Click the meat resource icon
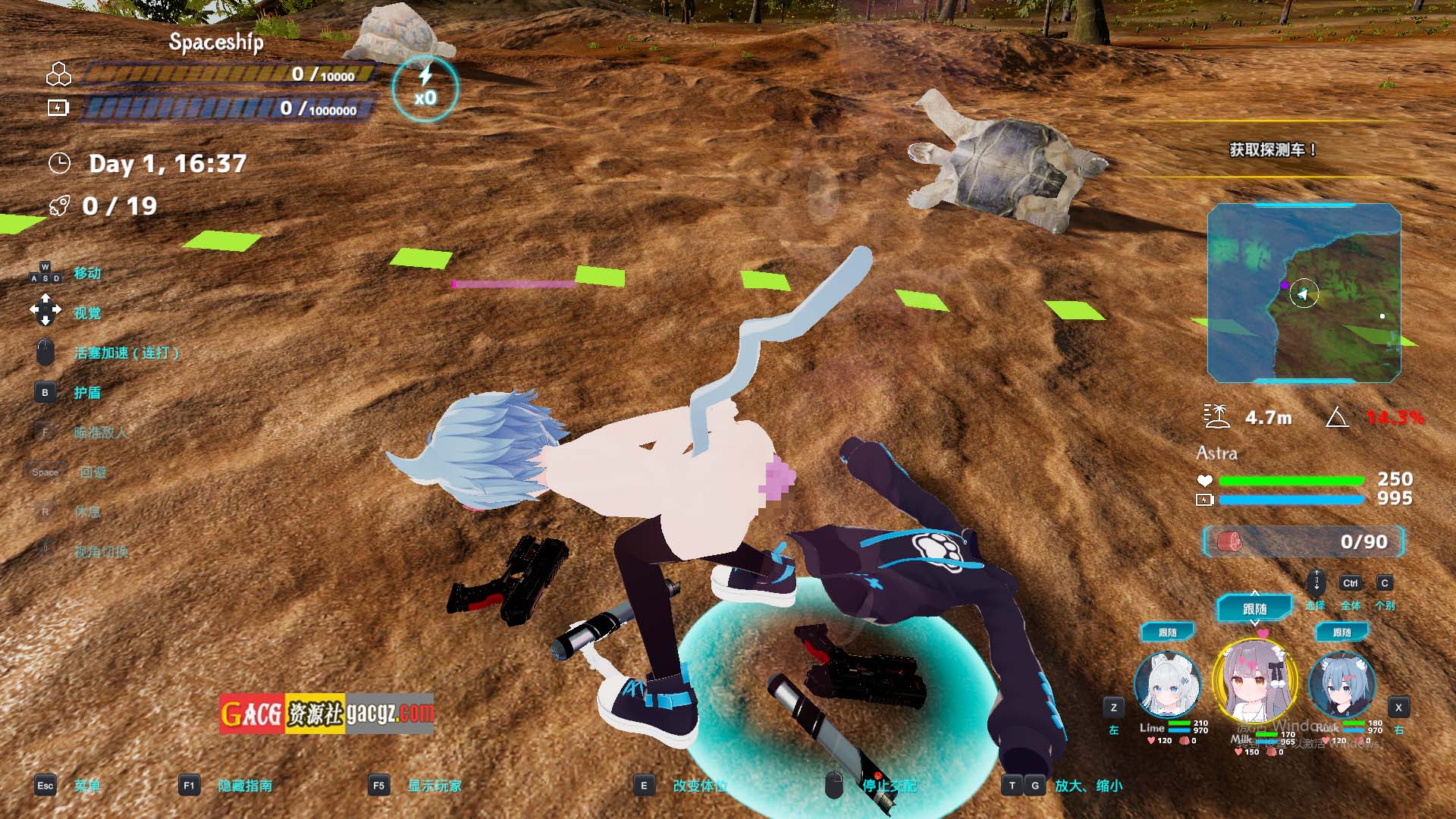Viewport: 1456px width, 819px height. point(1229,541)
